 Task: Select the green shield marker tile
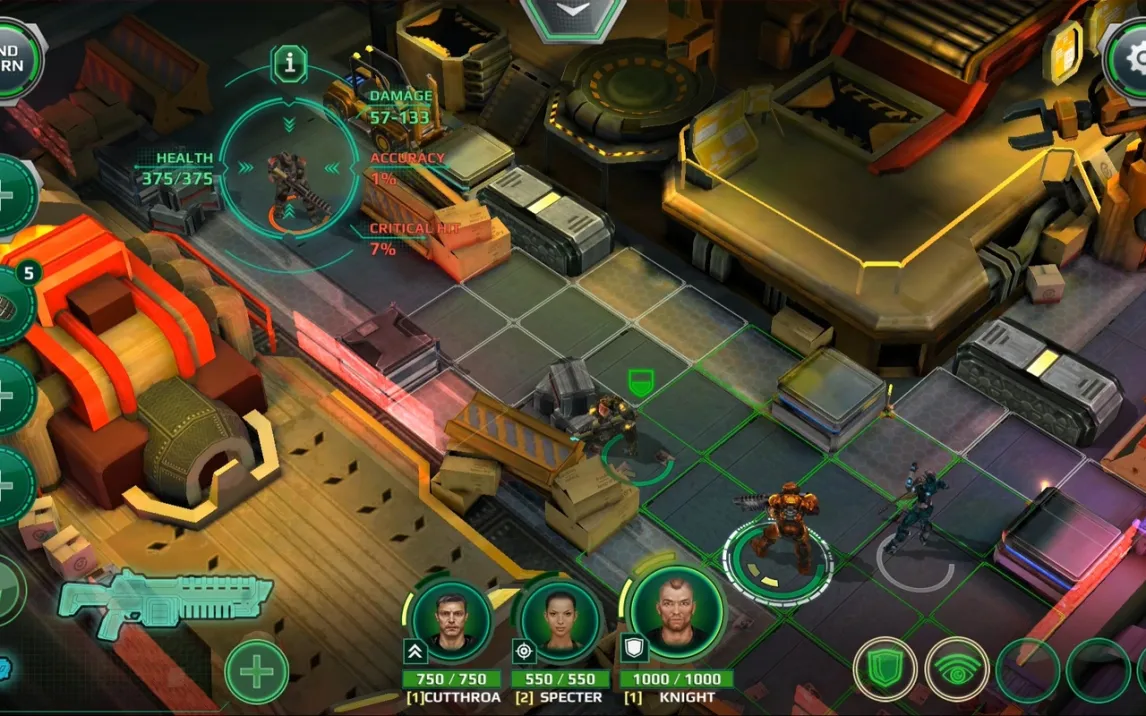coord(640,382)
